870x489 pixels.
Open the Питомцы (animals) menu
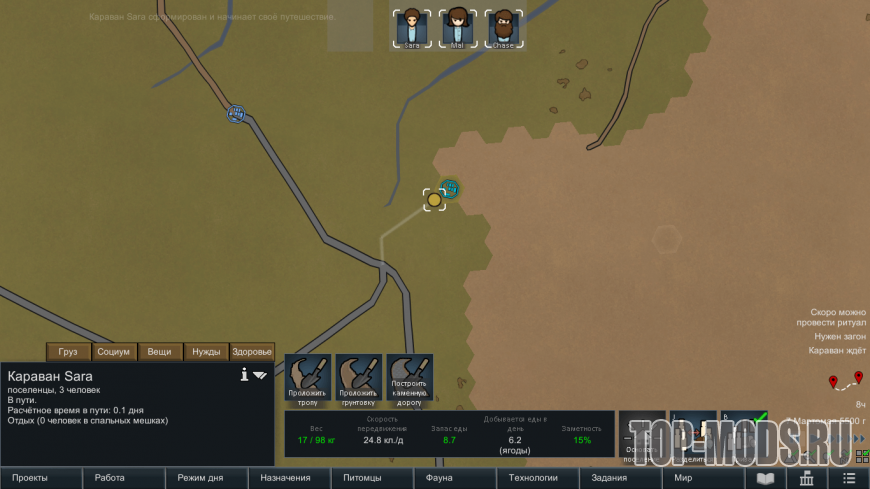(x=361, y=478)
